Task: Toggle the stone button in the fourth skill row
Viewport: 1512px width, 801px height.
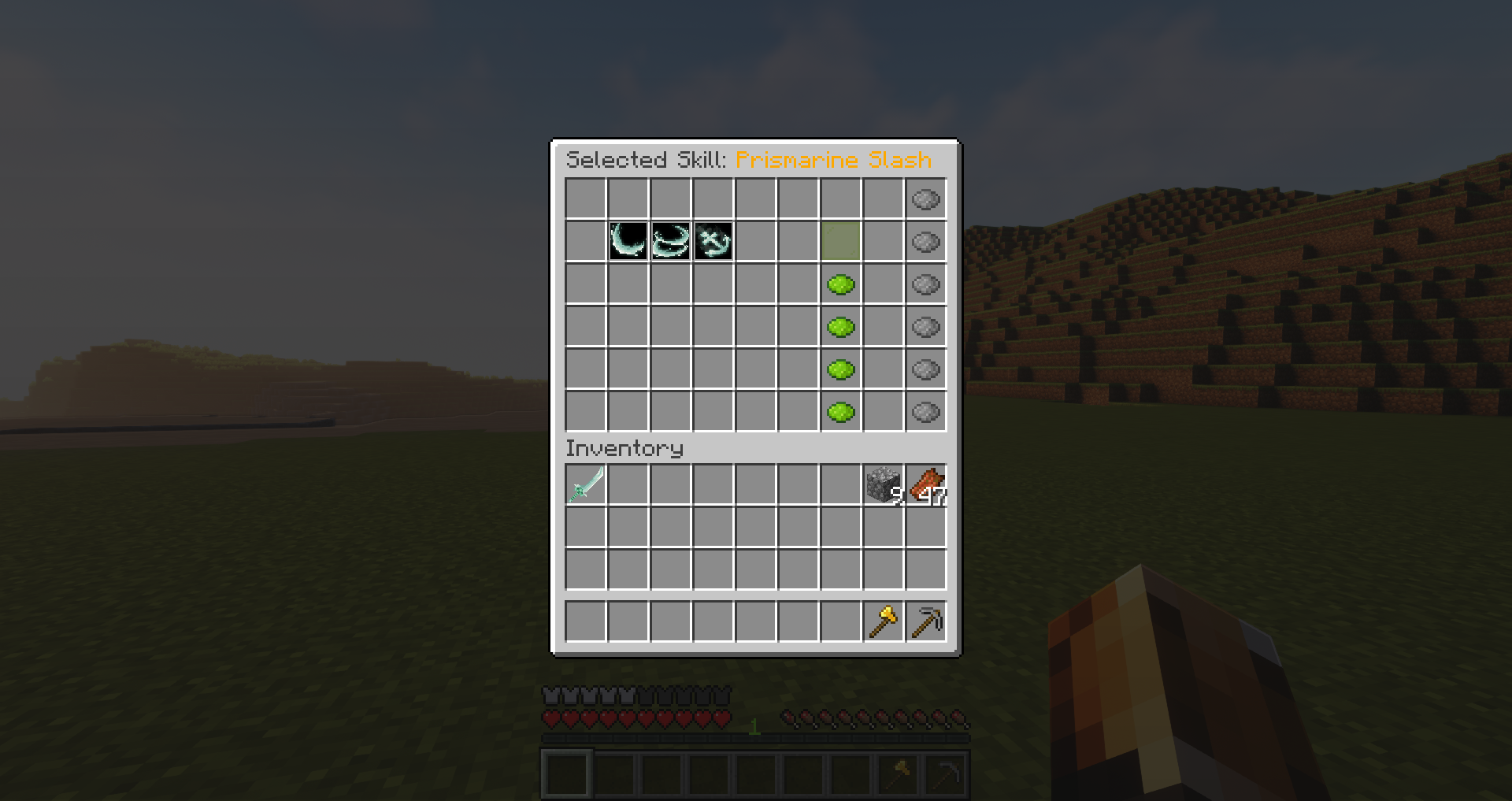Action: click(x=925, y=326)
